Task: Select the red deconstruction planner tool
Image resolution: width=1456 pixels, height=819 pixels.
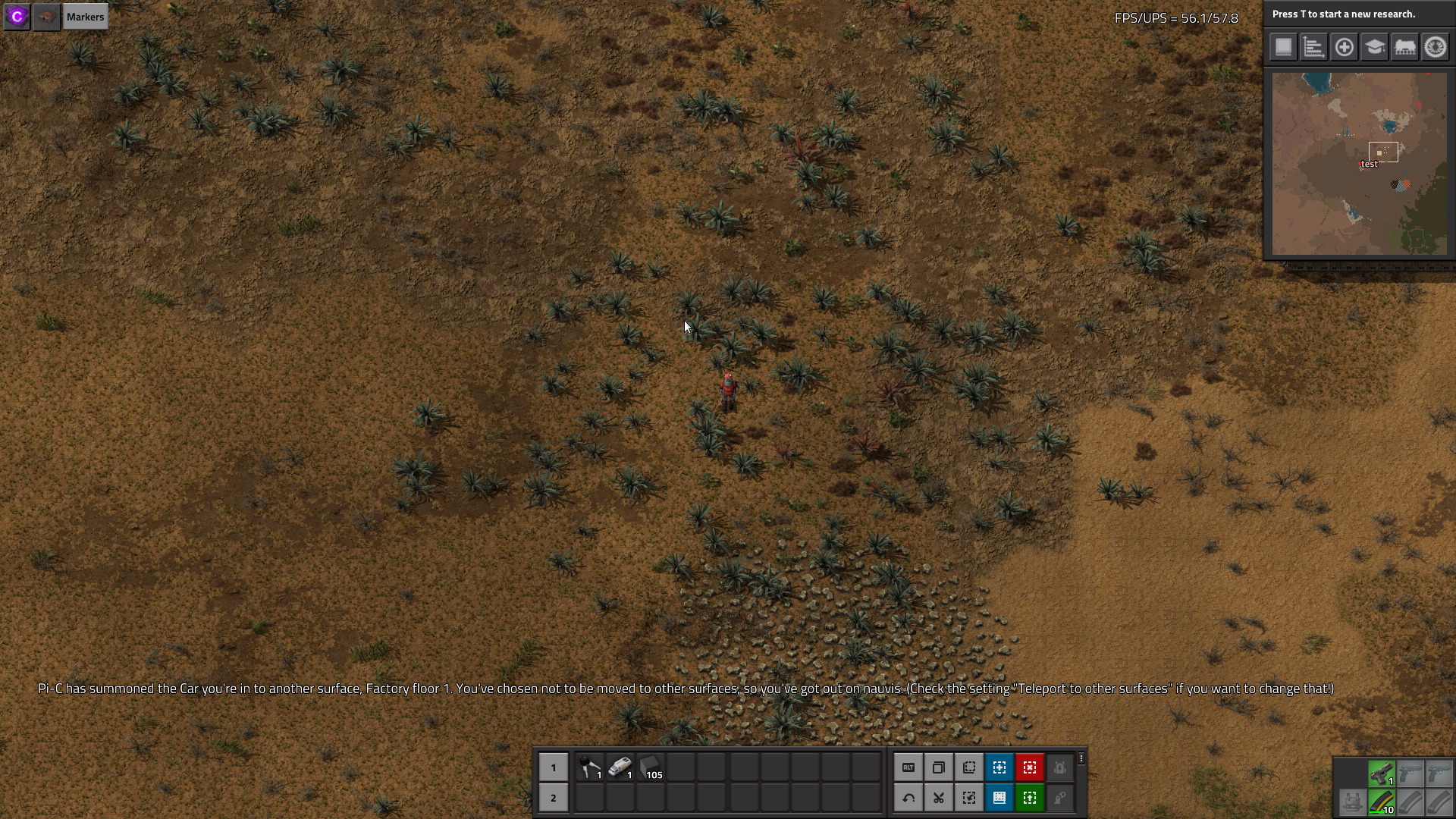Action: [1030, 767]
